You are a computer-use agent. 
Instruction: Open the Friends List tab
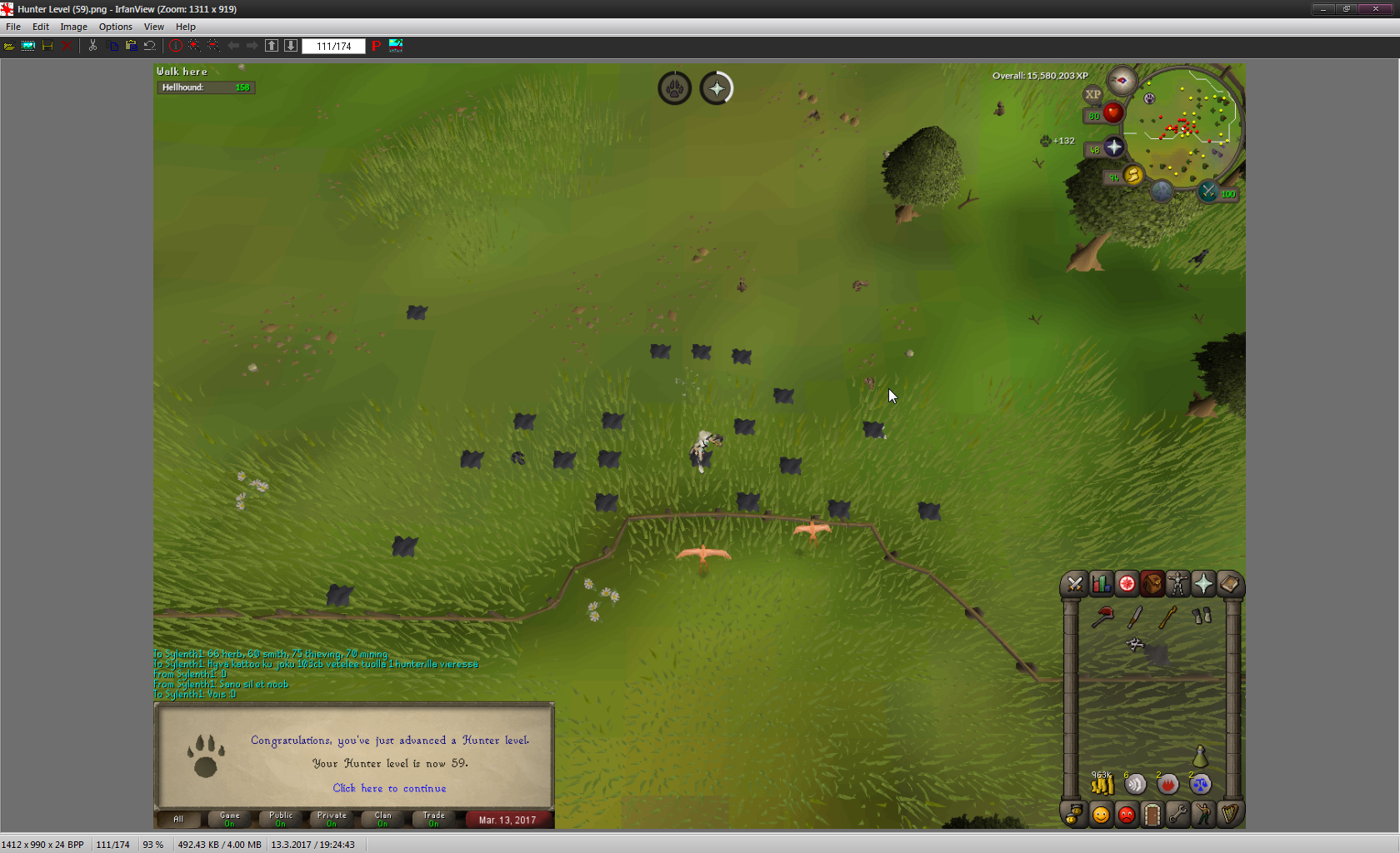1101,814
